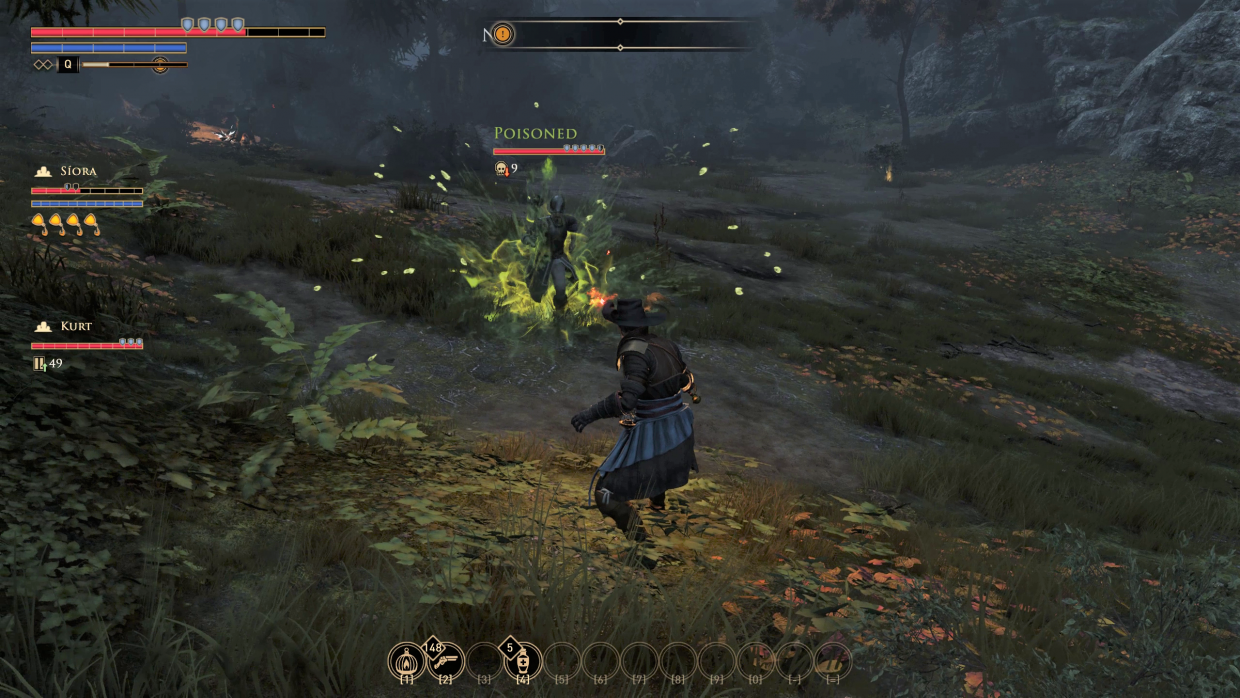Click the quest marker on the compass
Screen dimensions: 1240x698
tap(503, 34)
